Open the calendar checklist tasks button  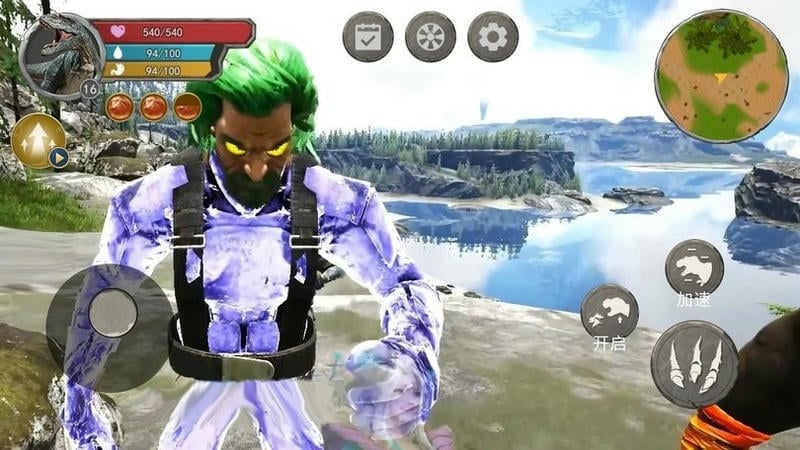368,38
